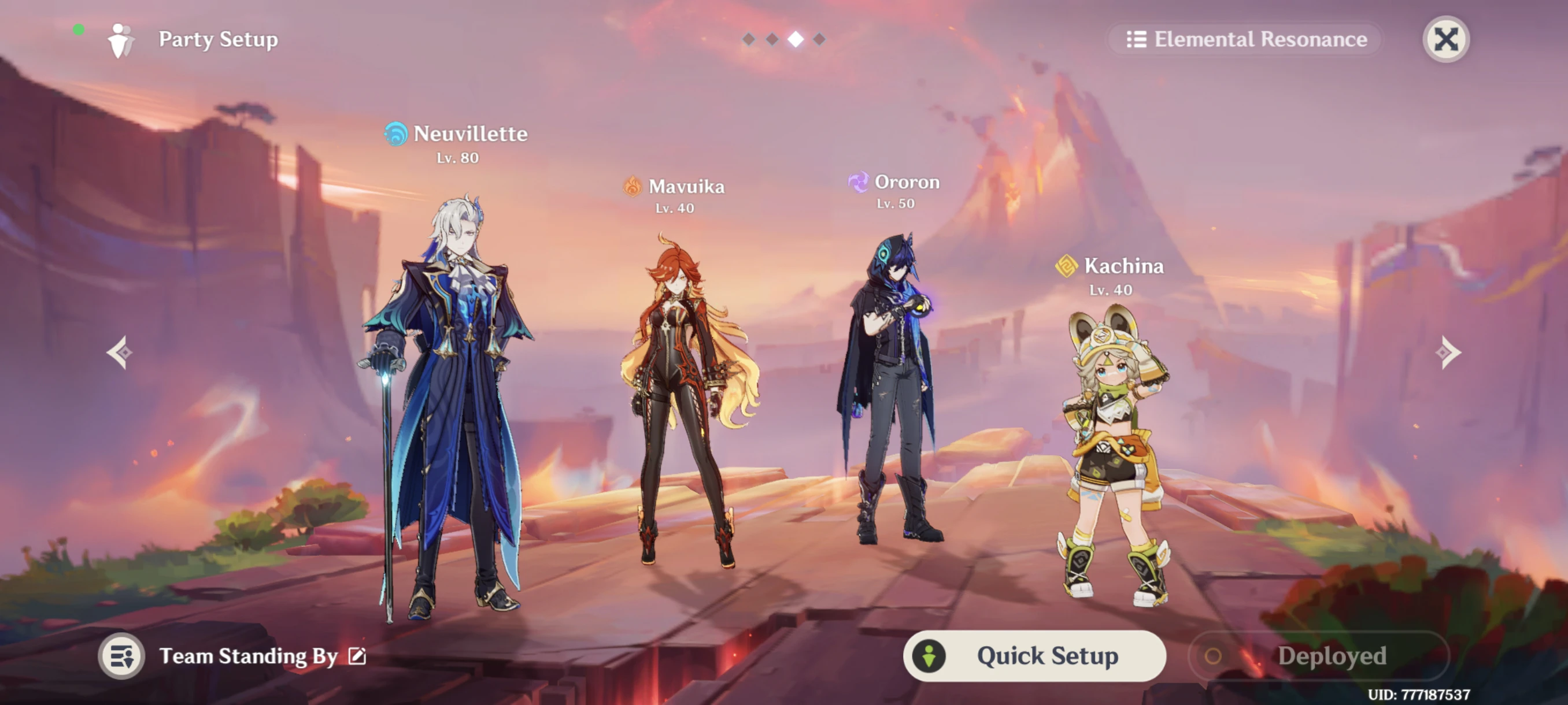The height and width of the screenshot is (705, 1568).
Task: Click the Elemental Resonance list icon
Action: (1136, 39)
